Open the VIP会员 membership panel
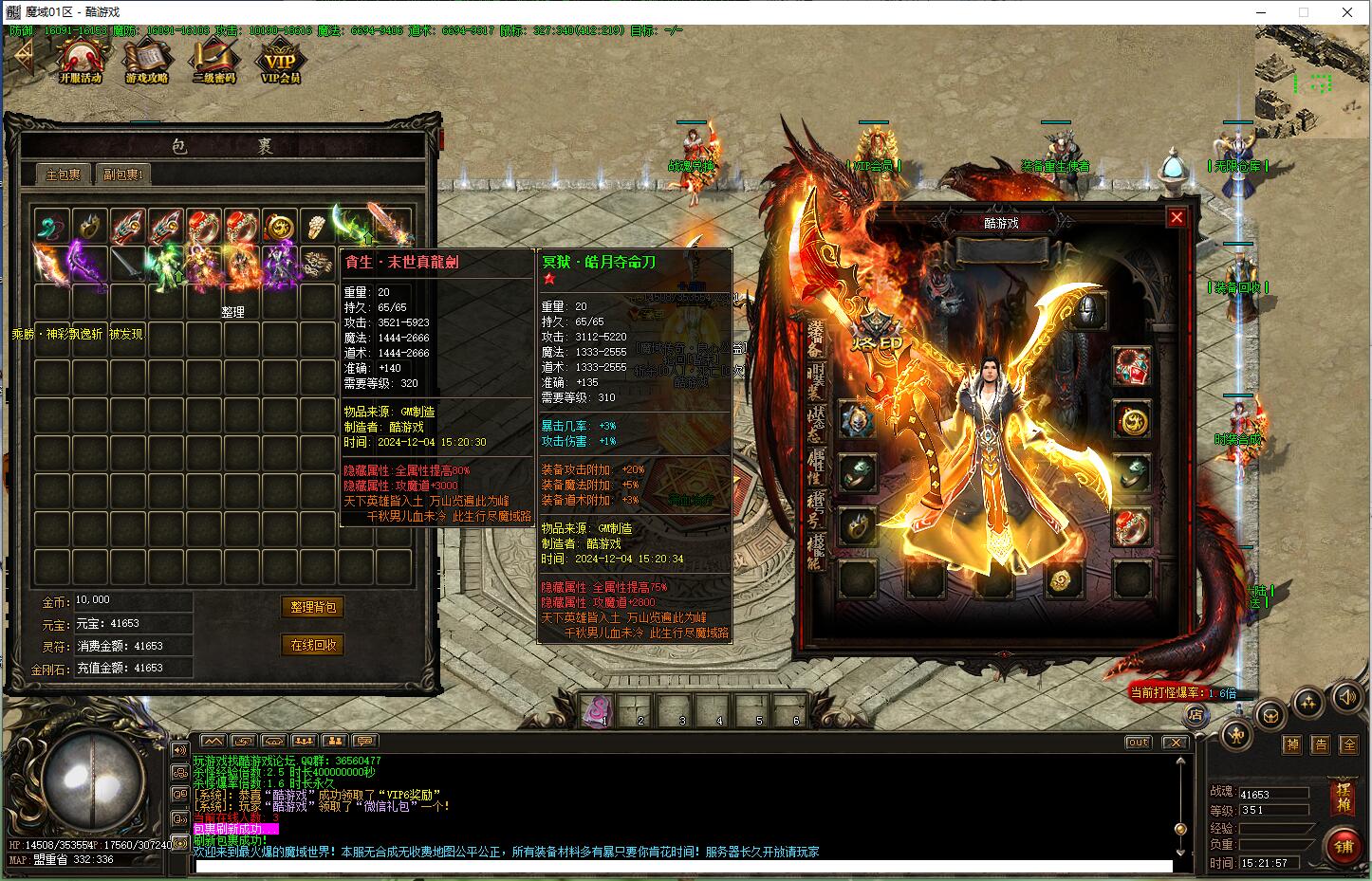1372x881 pixels. click(280, 61)
